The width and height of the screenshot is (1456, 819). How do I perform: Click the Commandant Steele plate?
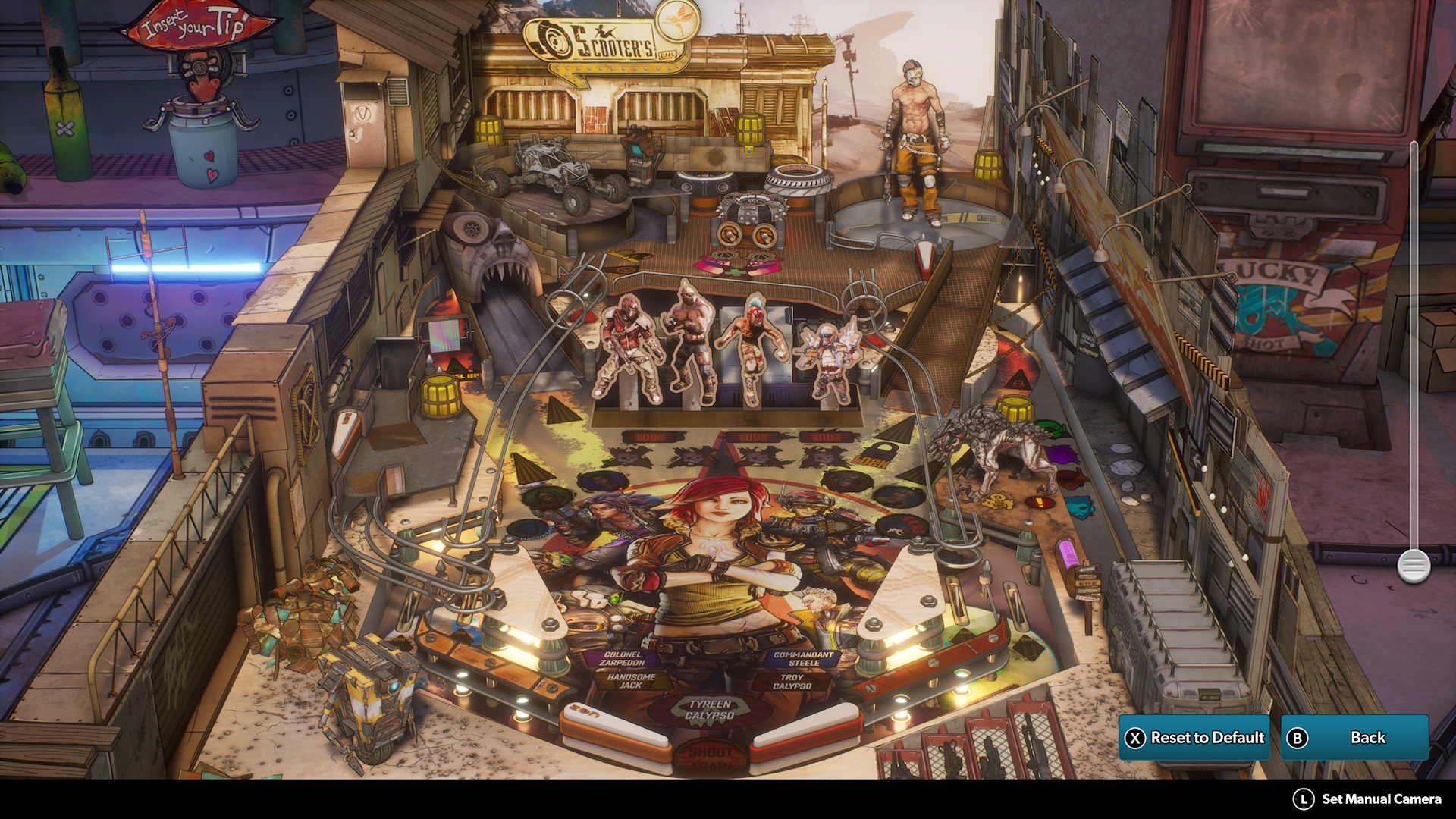800,658
